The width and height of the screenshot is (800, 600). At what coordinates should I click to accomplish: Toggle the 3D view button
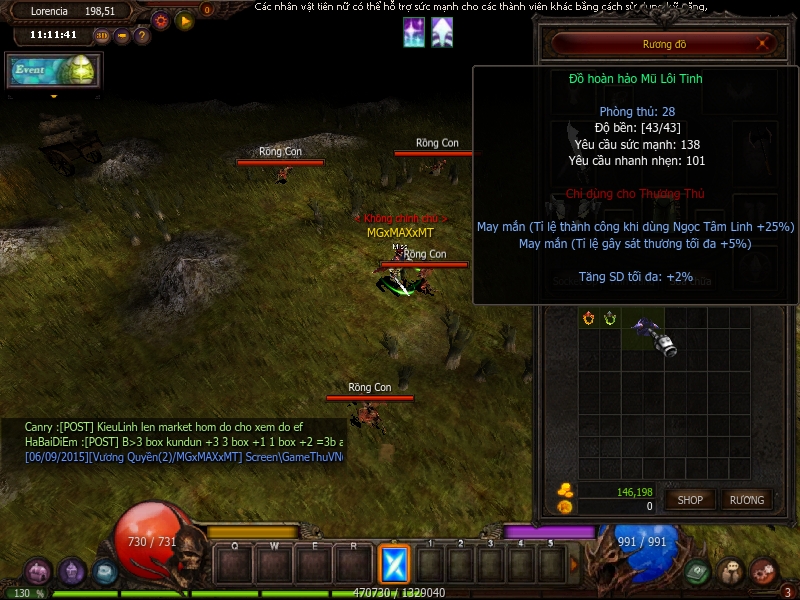[x=102, y=36]
